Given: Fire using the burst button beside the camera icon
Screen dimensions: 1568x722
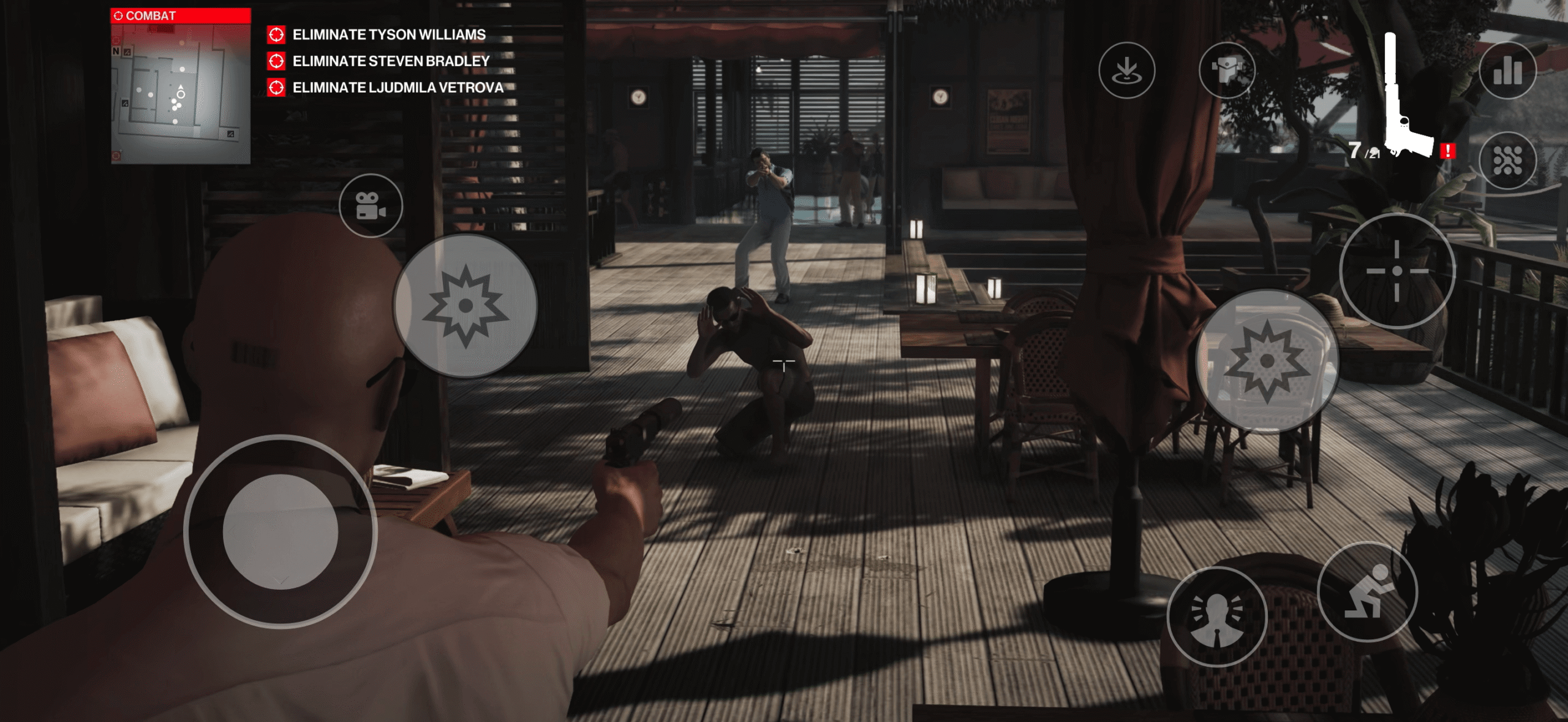Looking at the screenshot, I should tap(466, 306).
